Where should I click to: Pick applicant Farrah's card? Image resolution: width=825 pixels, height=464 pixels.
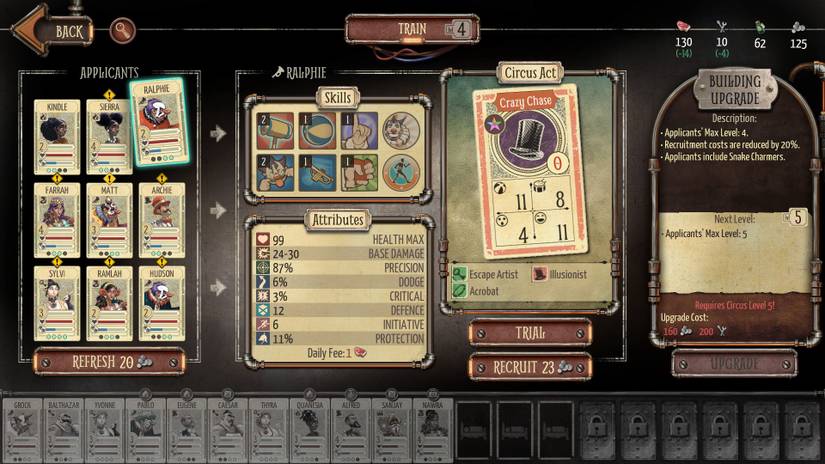56,220
